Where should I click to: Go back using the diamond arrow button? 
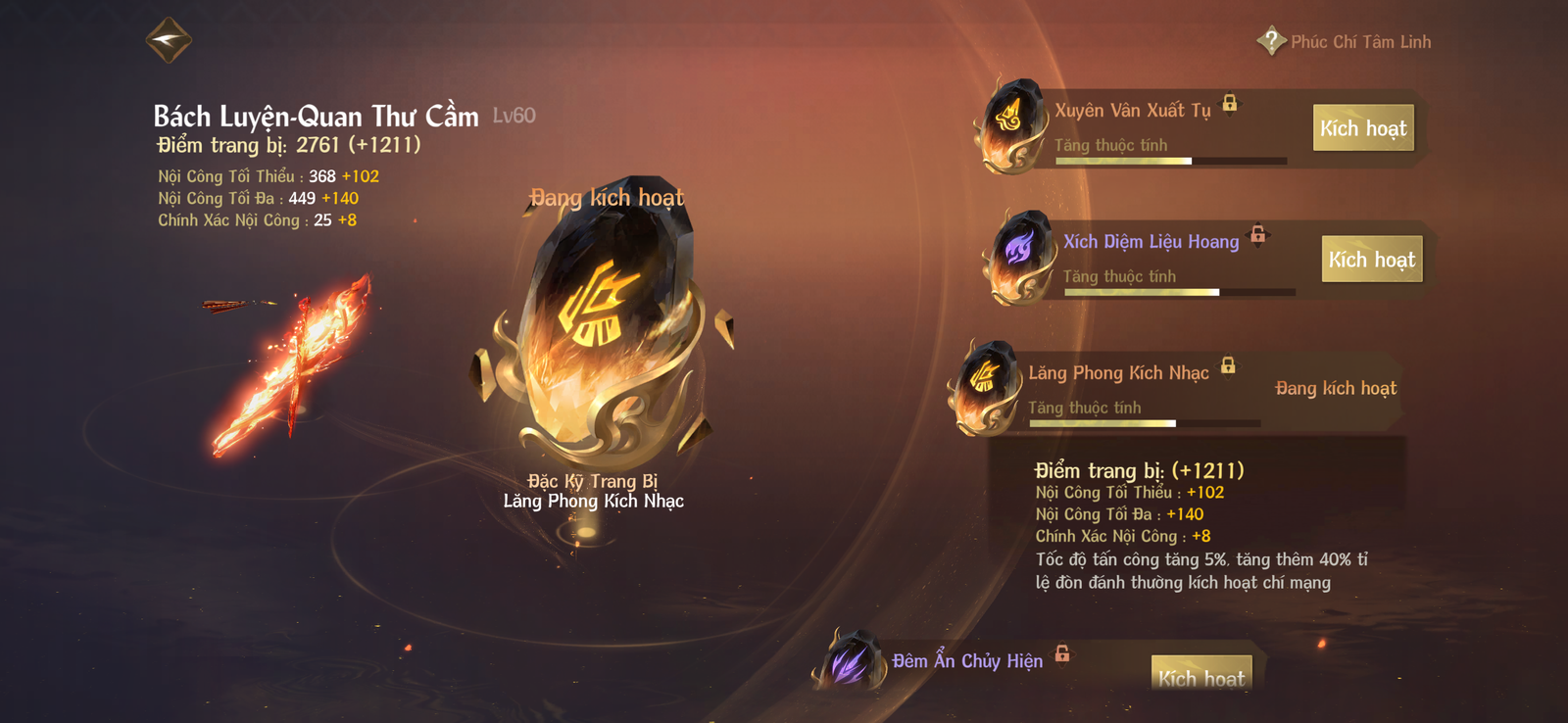click(x=169, y=40)
